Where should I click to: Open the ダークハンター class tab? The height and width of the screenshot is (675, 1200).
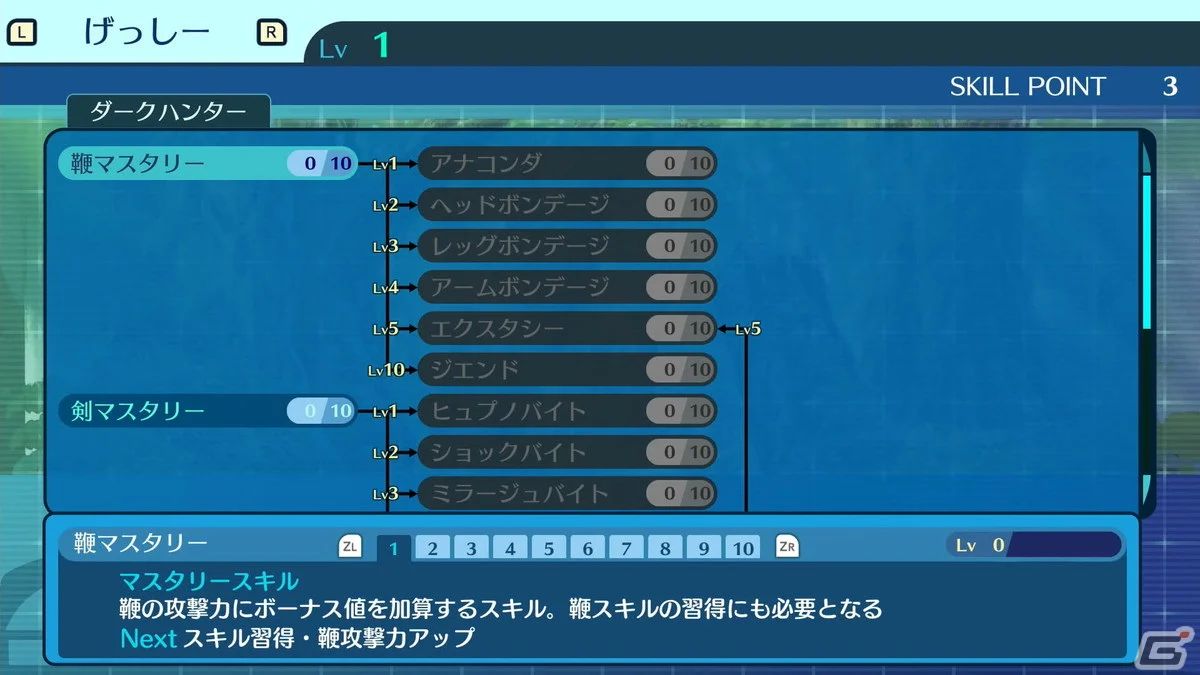pos(168,112)
